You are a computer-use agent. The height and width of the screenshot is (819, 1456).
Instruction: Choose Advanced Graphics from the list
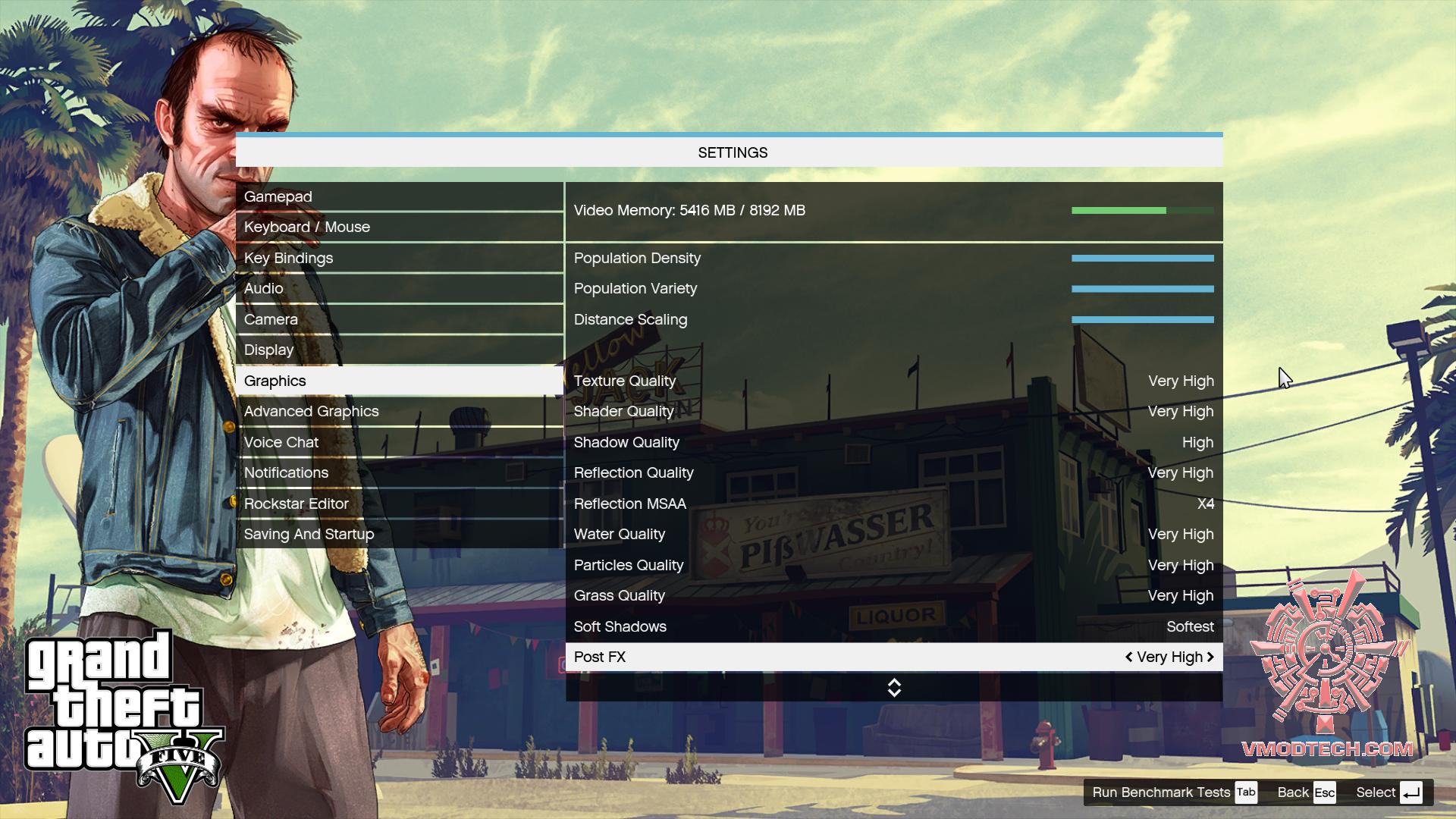click(399, 412)
